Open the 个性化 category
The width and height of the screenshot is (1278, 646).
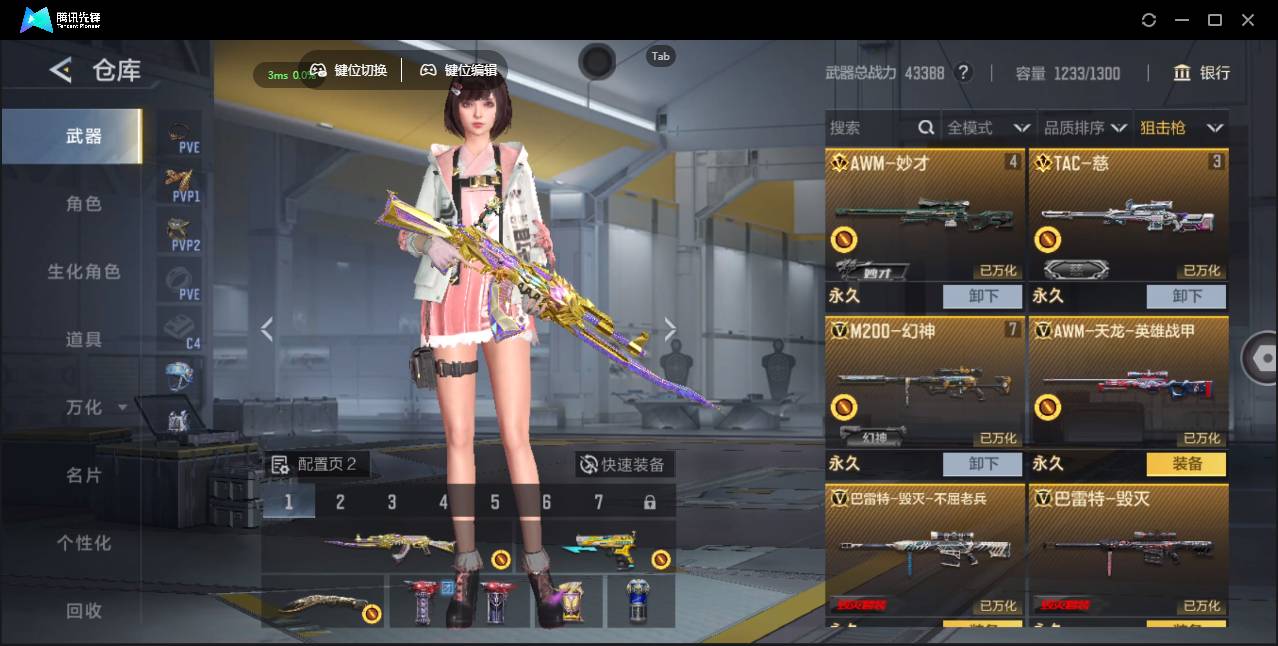coord(84,543)
